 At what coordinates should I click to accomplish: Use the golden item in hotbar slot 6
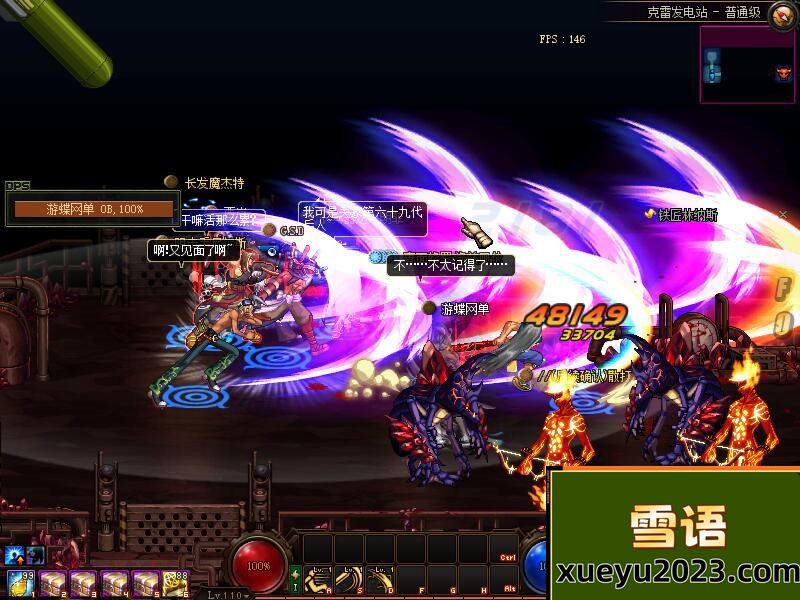point(178,581)
